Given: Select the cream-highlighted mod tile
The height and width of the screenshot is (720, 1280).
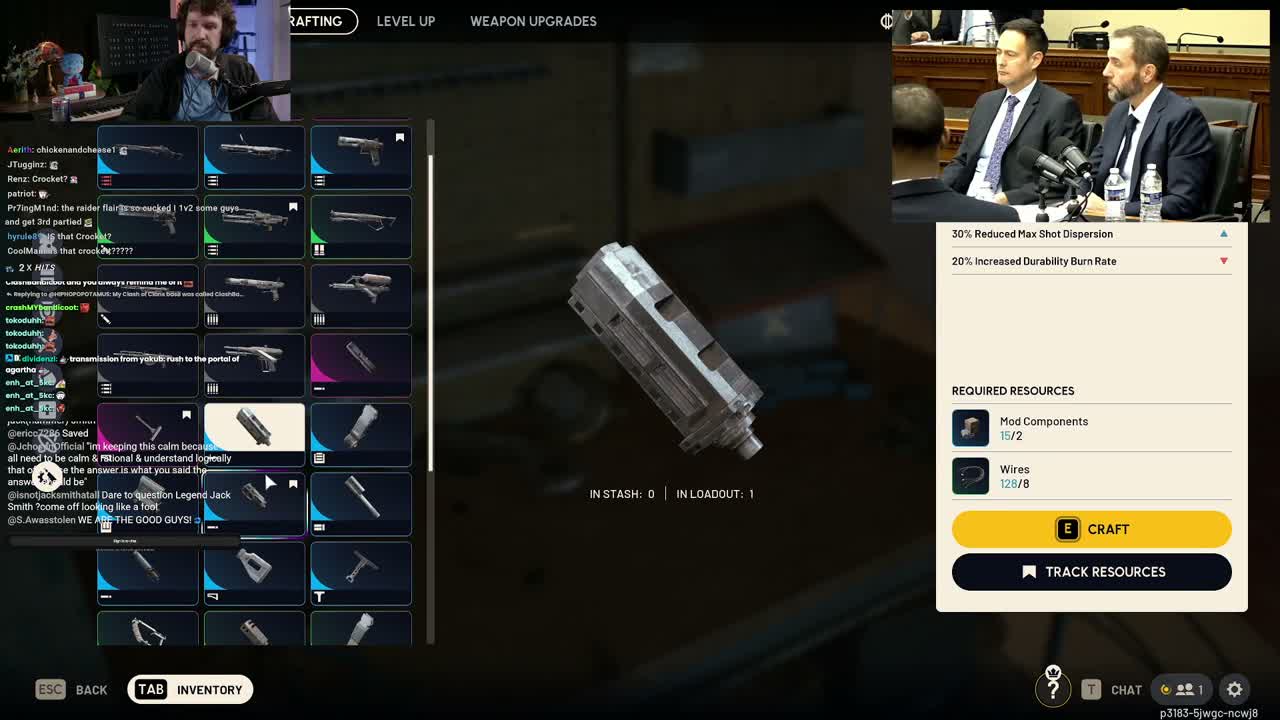Looking at the screenshot, I should tap(254, 434).
